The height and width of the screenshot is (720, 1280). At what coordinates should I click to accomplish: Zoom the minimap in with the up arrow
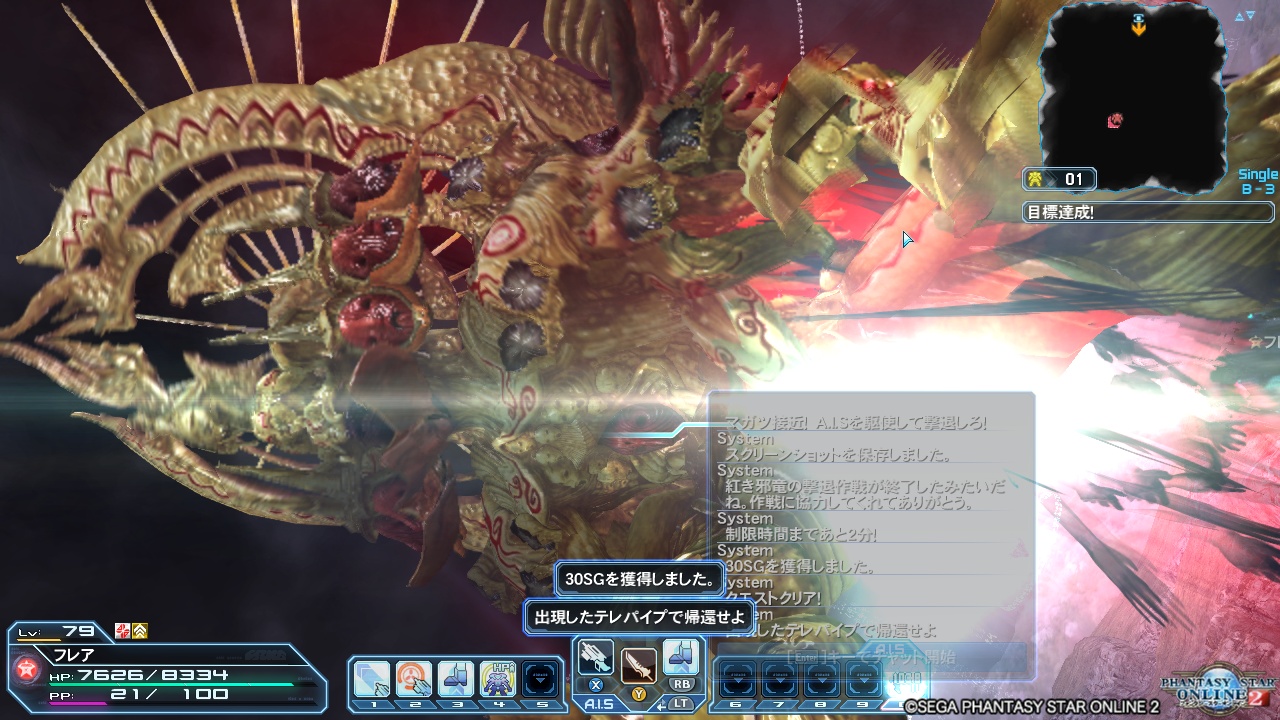point(1239,14)
